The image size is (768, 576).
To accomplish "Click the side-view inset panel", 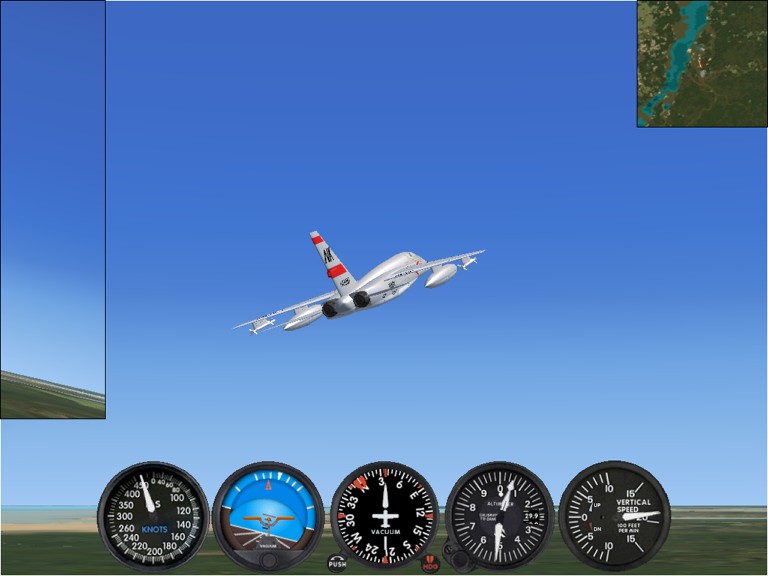I will click(x=52, y=209).
